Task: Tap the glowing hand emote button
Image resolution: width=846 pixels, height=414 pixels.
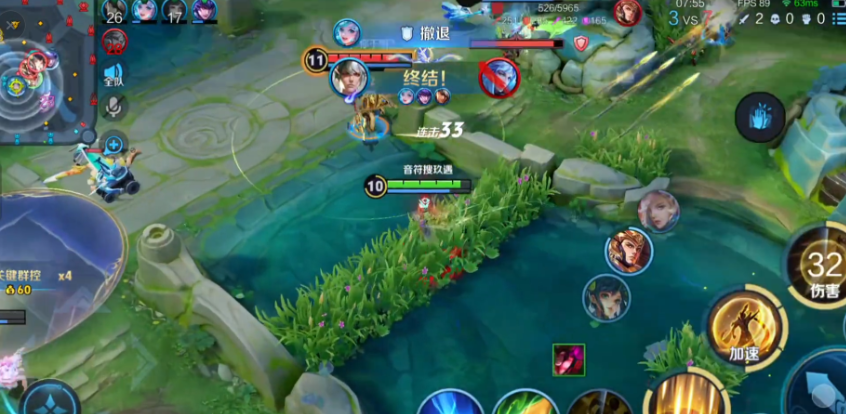Action: [760, 117]
